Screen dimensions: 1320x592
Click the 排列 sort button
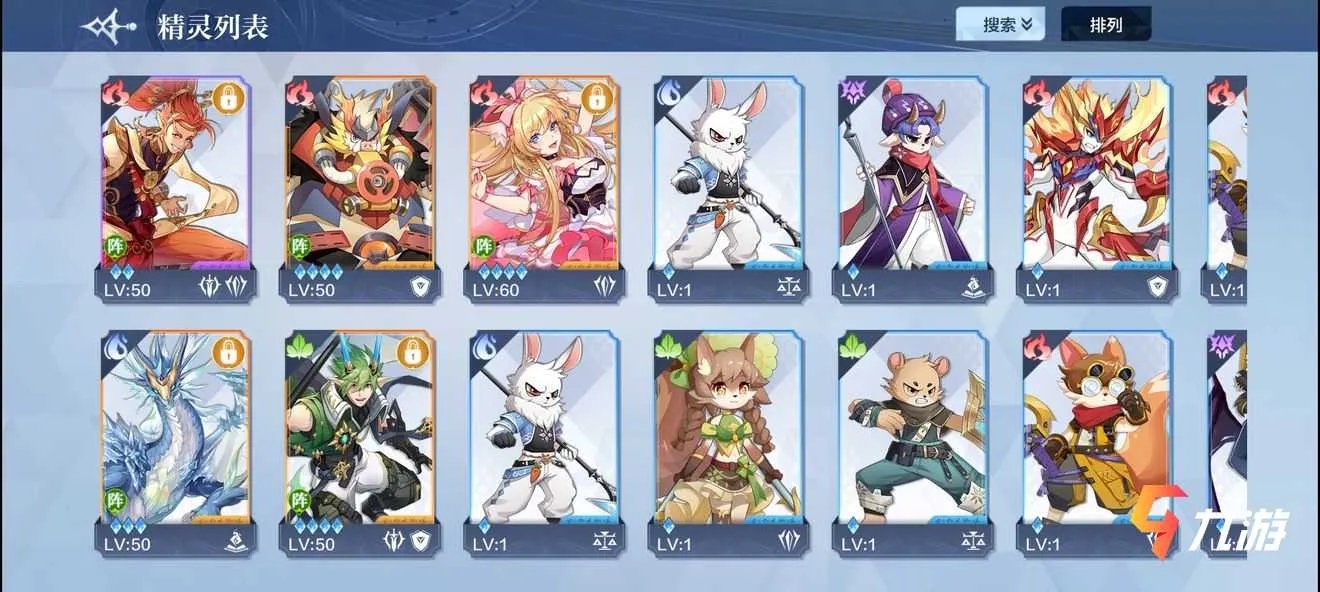1105,25
